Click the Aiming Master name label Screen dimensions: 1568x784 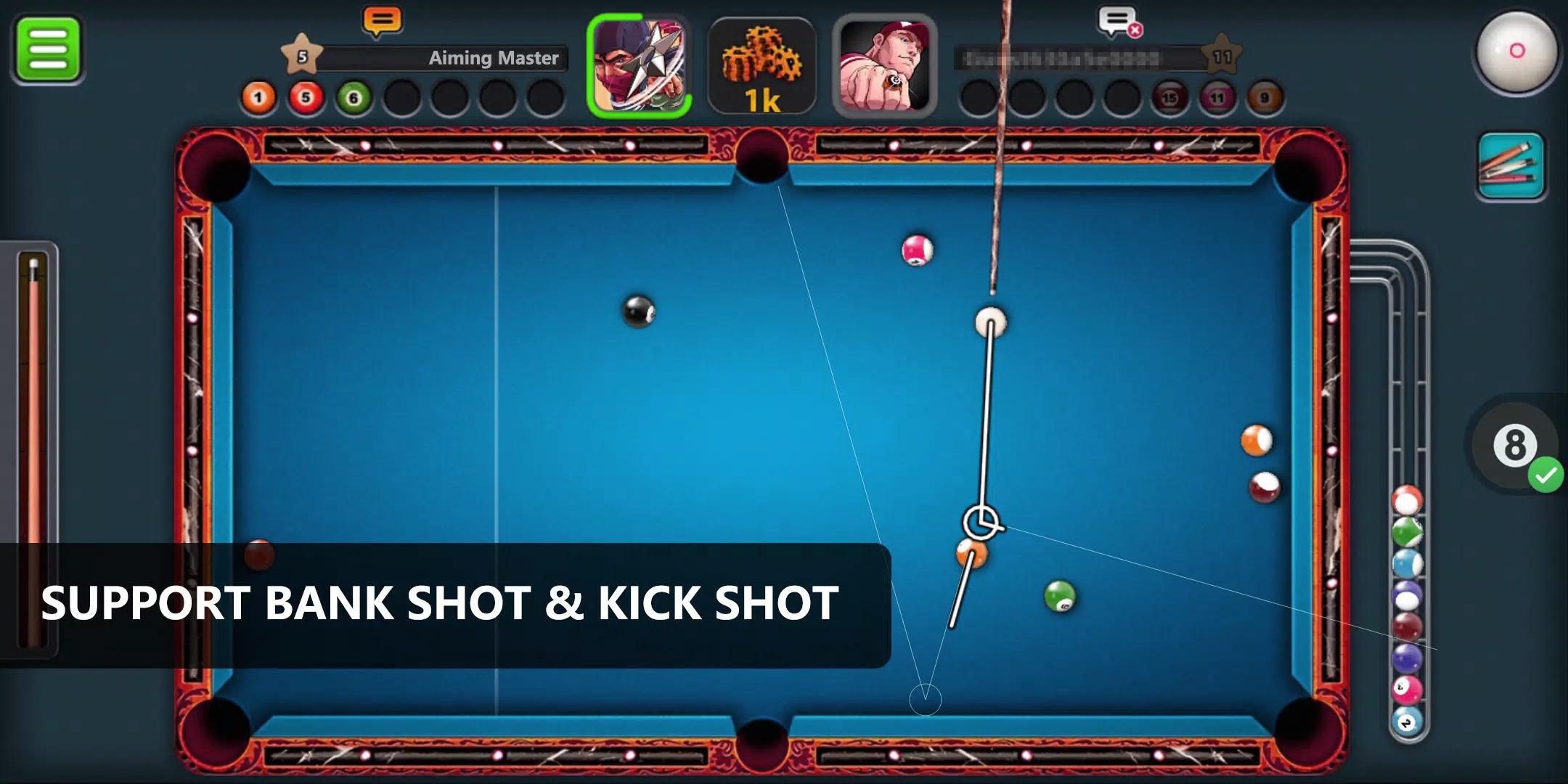coord(492,59)
